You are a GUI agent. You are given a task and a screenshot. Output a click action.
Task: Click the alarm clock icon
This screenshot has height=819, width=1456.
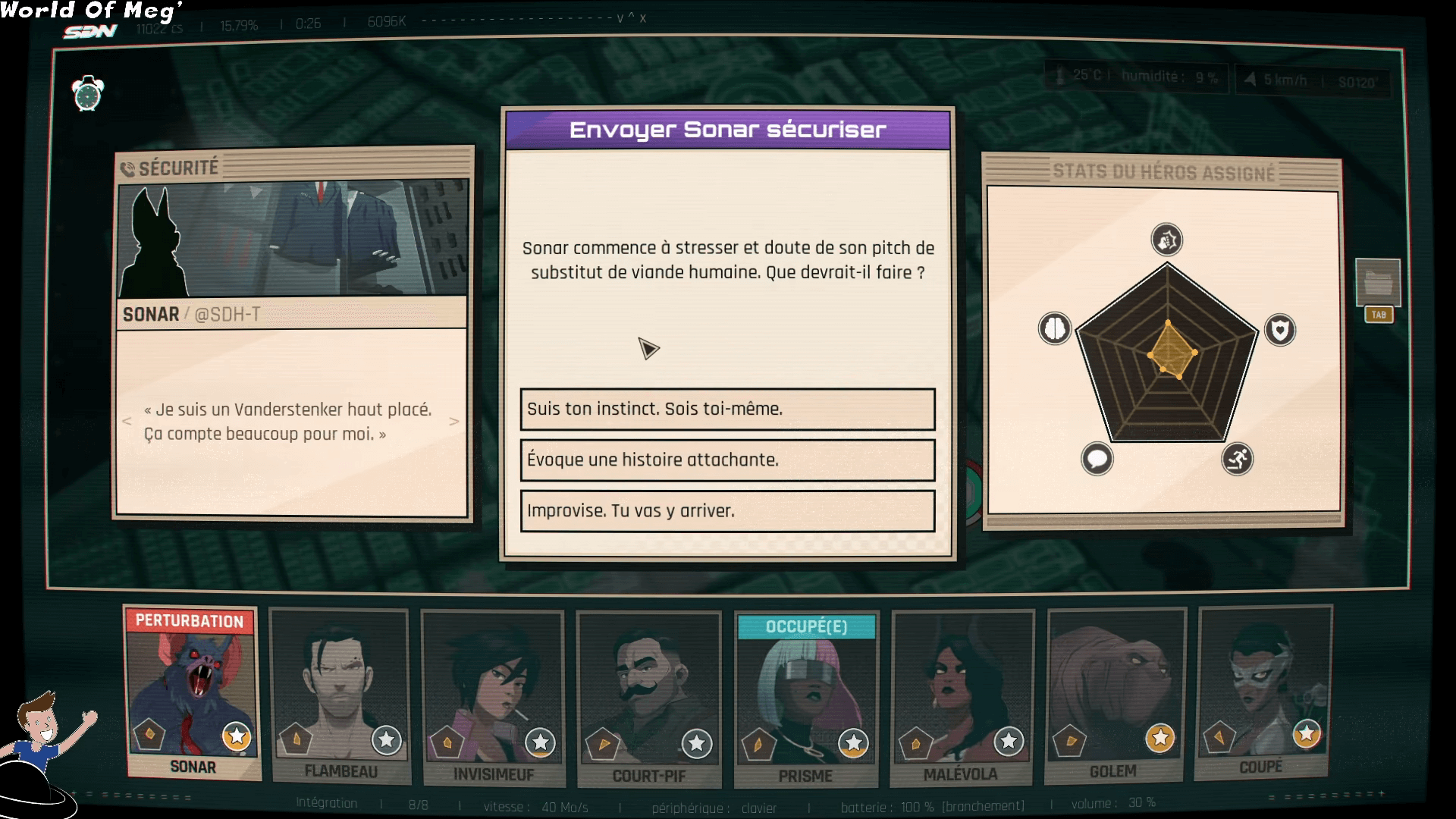(88, 94)
